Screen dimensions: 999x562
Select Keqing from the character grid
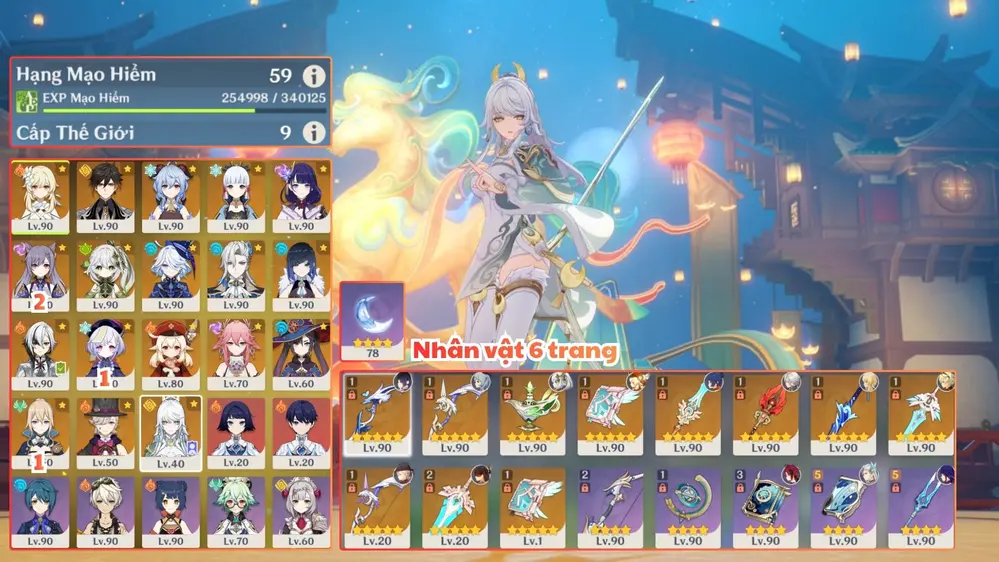point(41,270)
